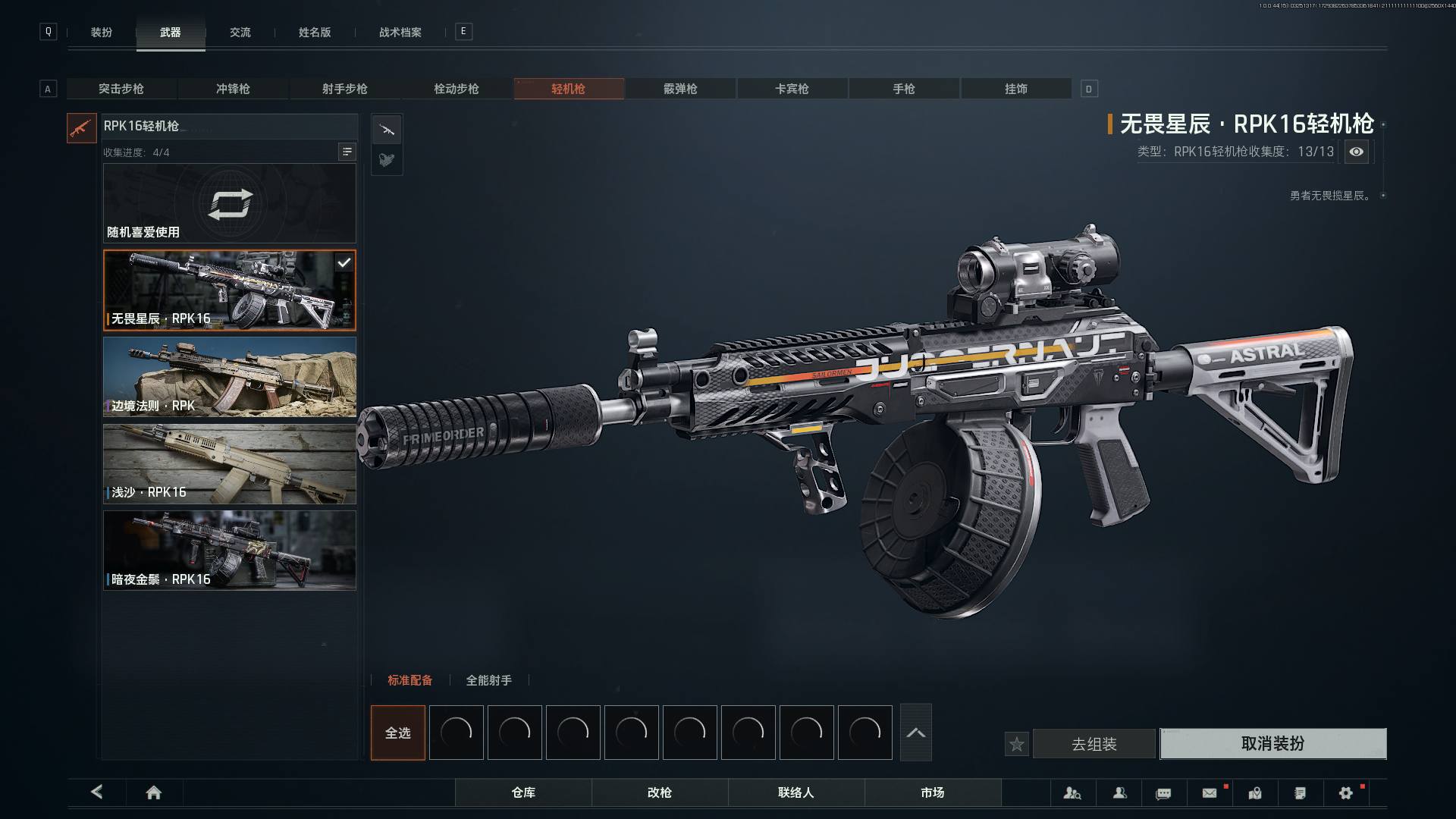The width and height of the screenshot is (1456, 819).
Task: Select the 随机喜爱使用 option
Action: point(230,203)
